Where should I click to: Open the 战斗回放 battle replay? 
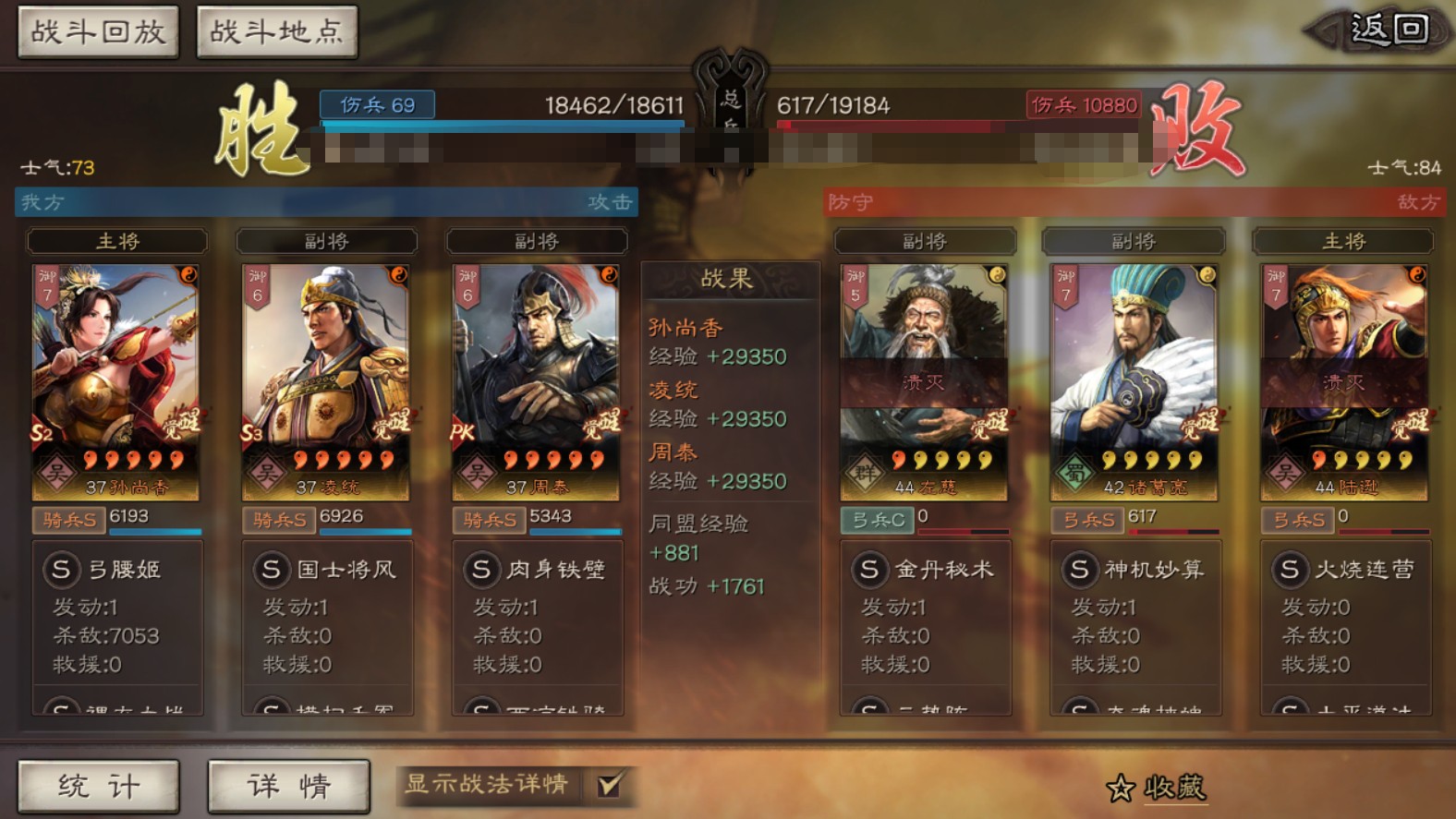tap(98, 30)
